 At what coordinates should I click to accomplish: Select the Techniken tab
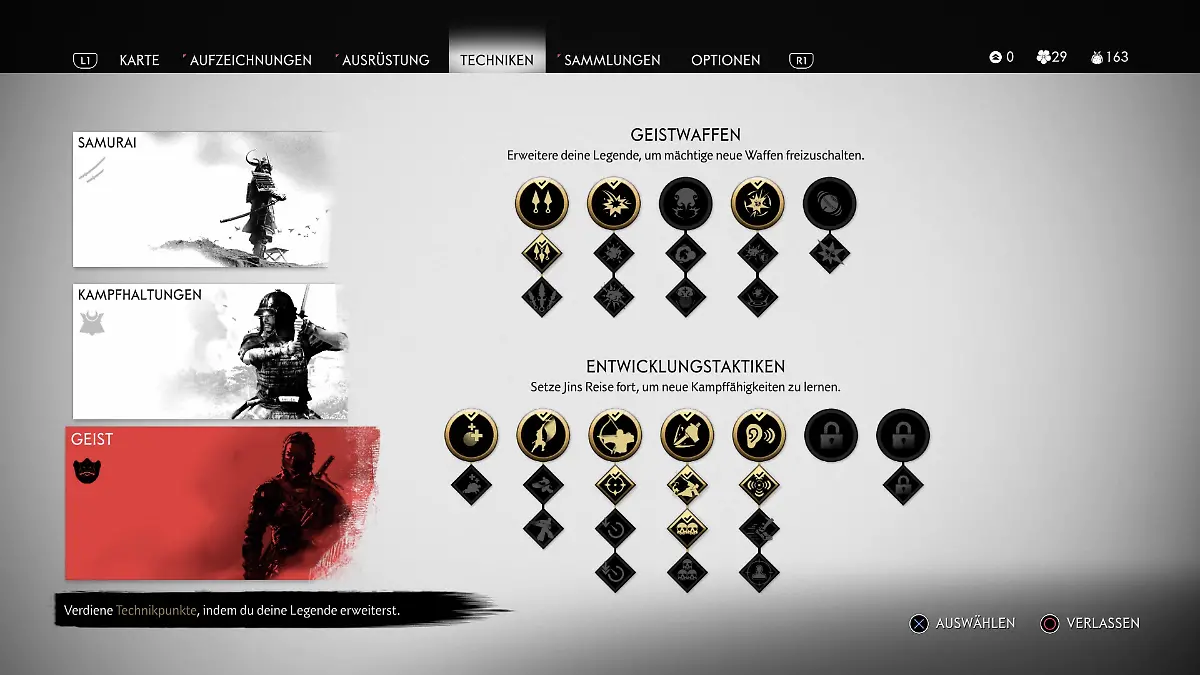(x=497, y=60)
